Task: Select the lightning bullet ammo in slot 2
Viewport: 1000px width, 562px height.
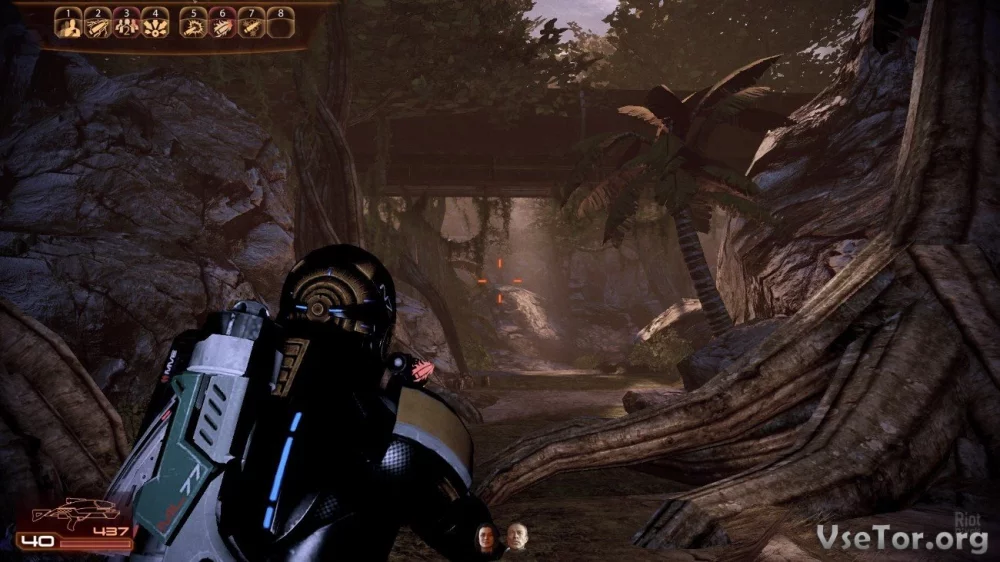Action: tap(97, 25)
